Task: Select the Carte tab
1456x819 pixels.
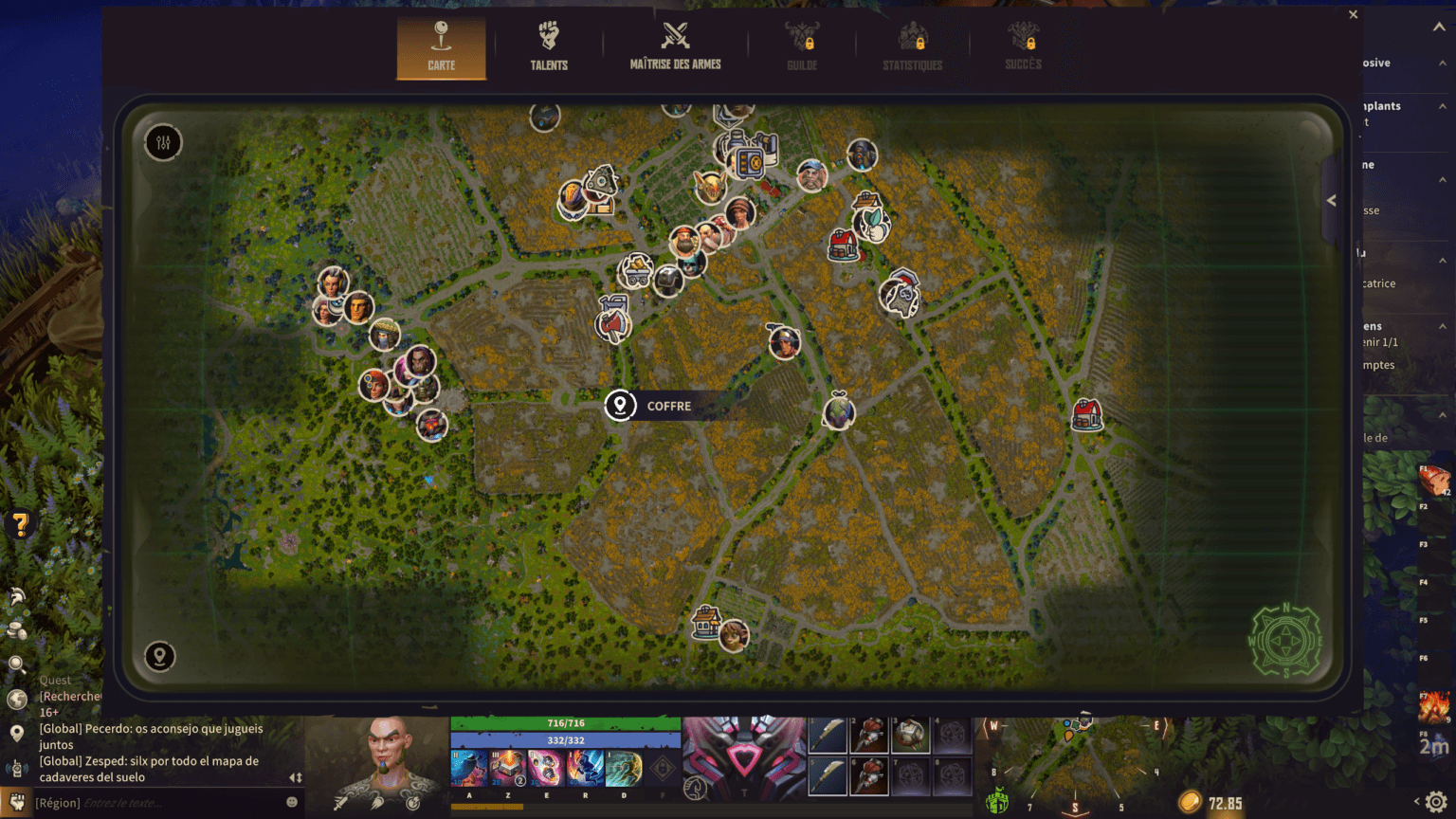Action: tap(441, 46)
